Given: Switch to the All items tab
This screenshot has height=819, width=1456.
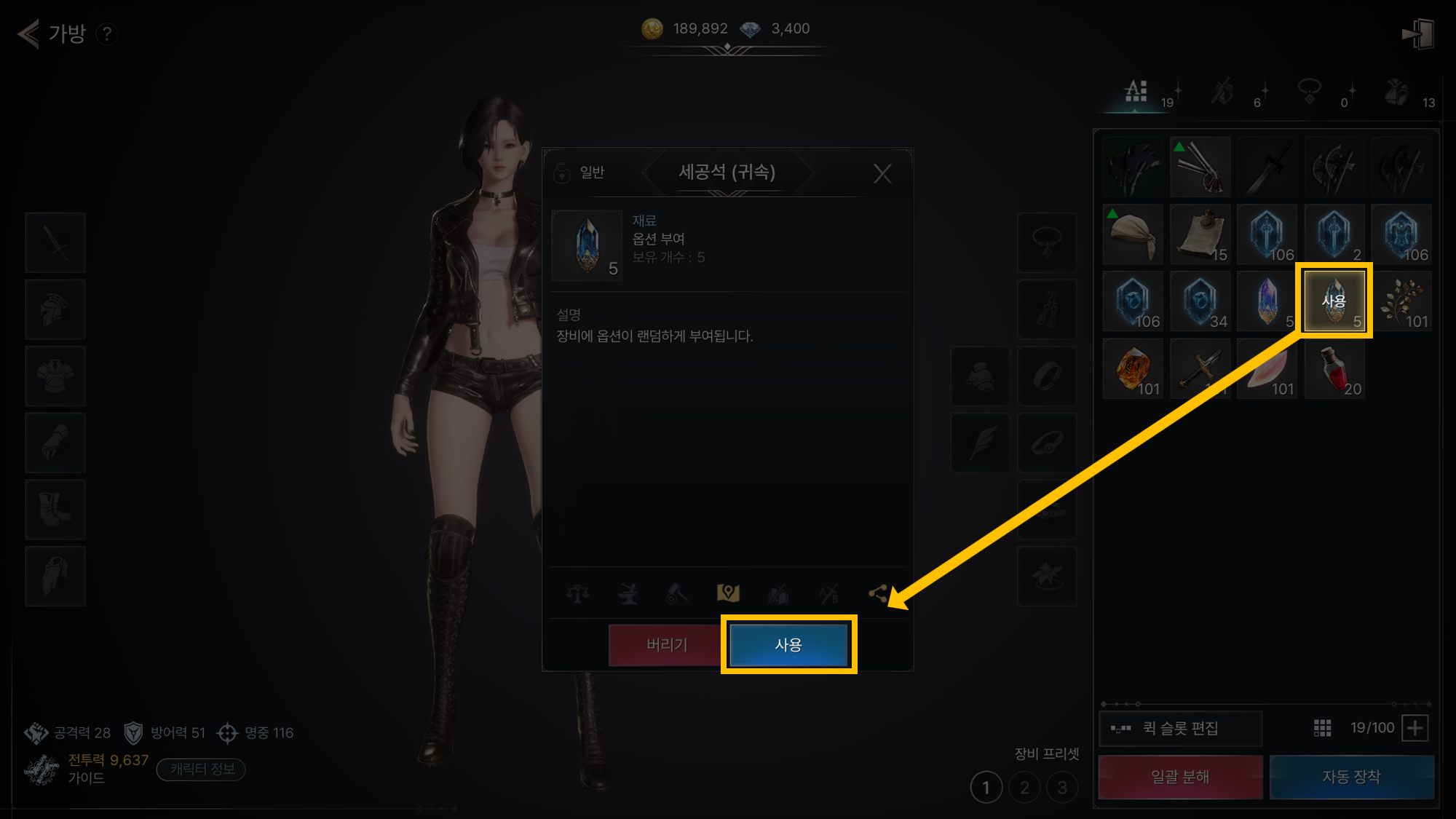Looking at the screenshot, I should [x=1136, y=92].
